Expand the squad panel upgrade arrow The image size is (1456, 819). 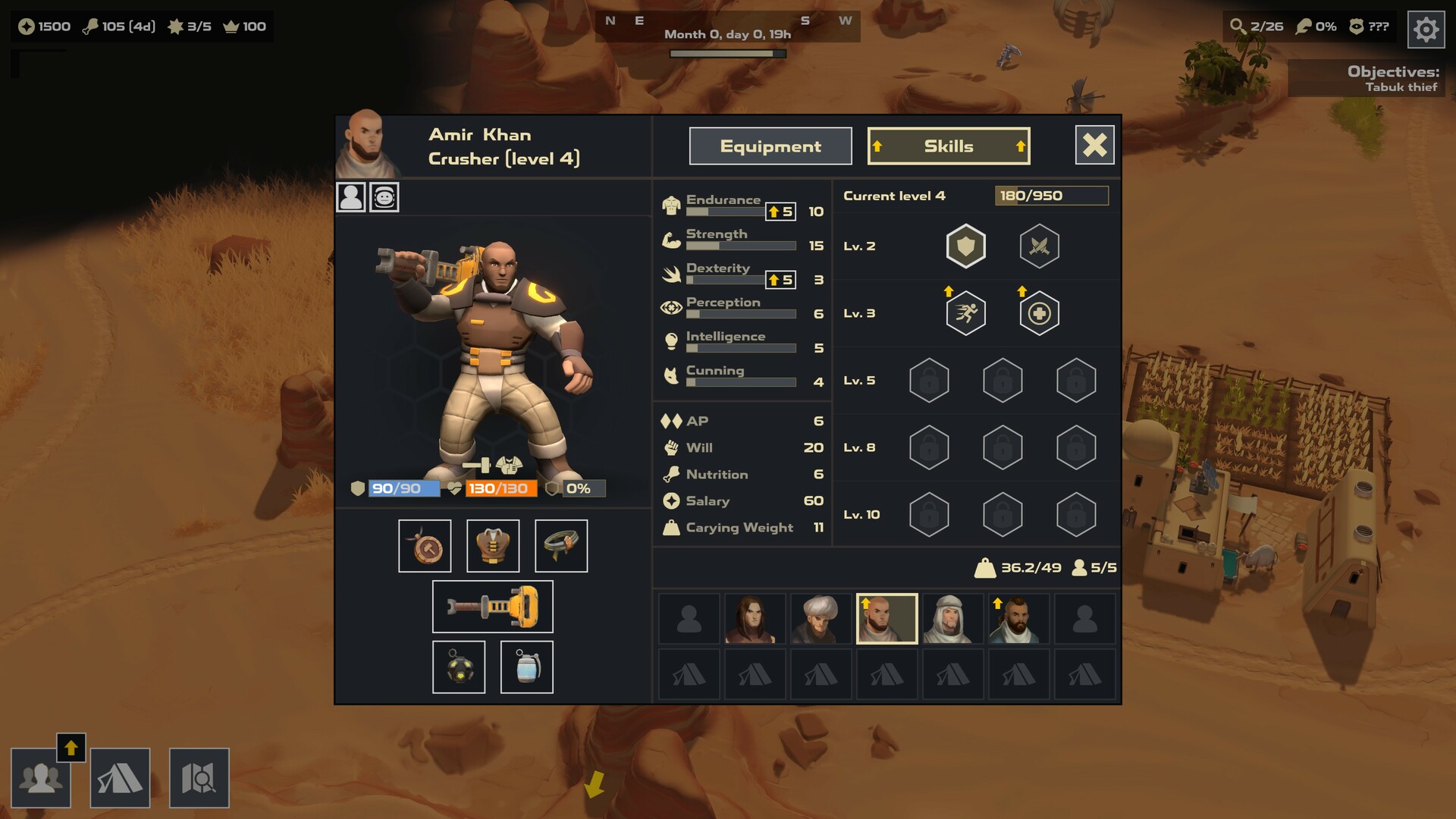point(72,747)
